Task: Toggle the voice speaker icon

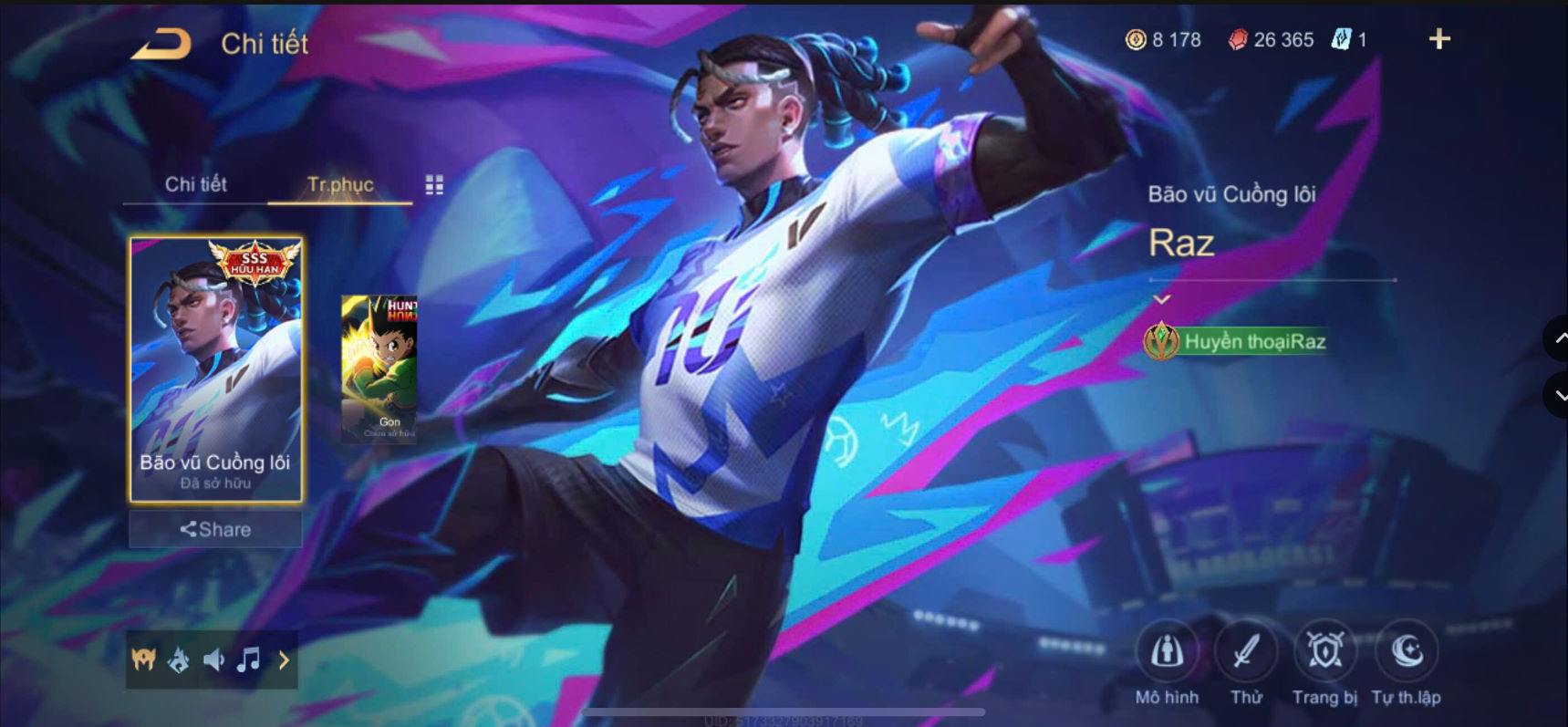Action: pos(213,659)
